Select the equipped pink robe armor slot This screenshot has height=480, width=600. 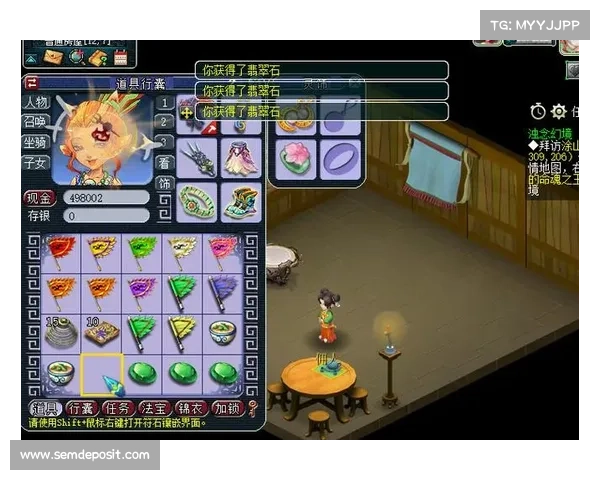point(240,159)
